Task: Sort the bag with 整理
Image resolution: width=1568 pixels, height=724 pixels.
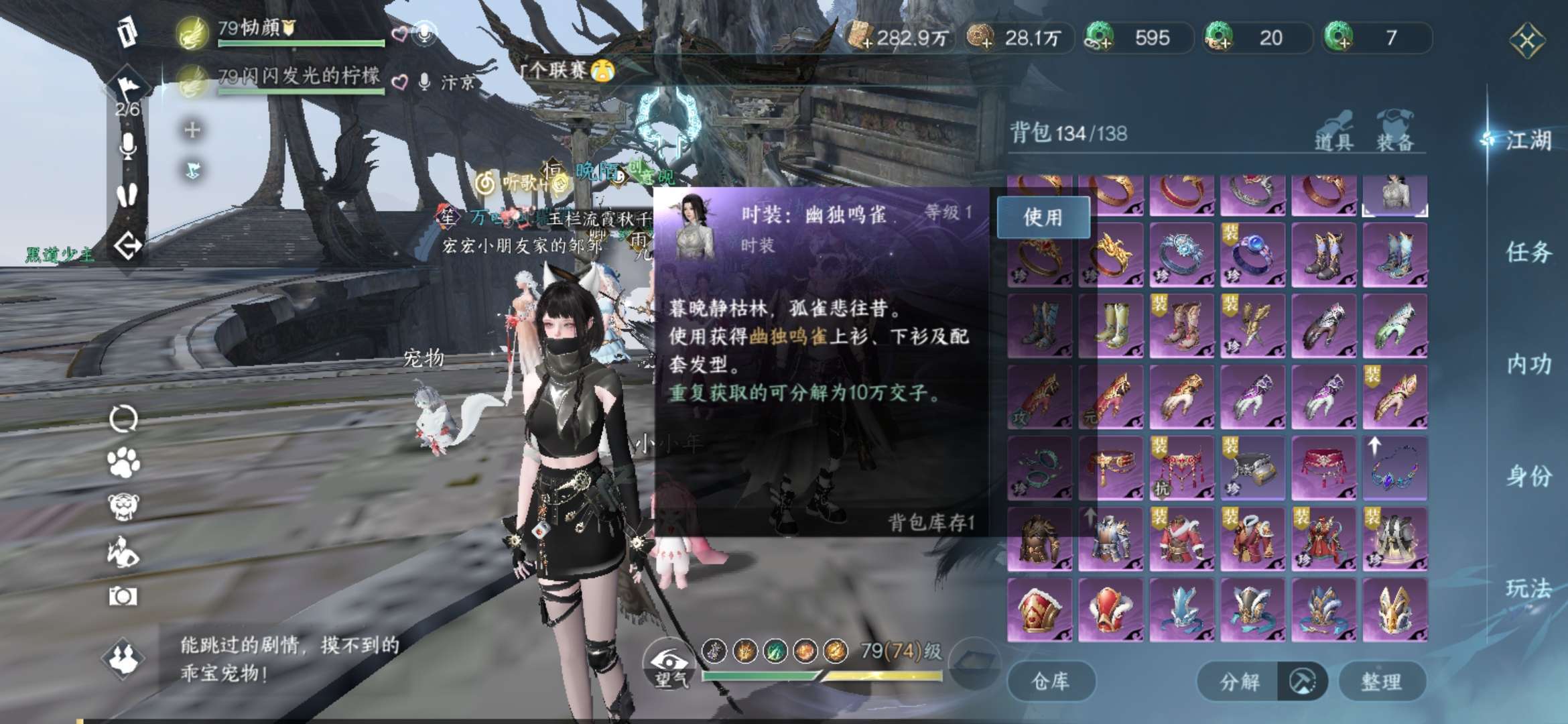Action: [x=1381, y=682]
